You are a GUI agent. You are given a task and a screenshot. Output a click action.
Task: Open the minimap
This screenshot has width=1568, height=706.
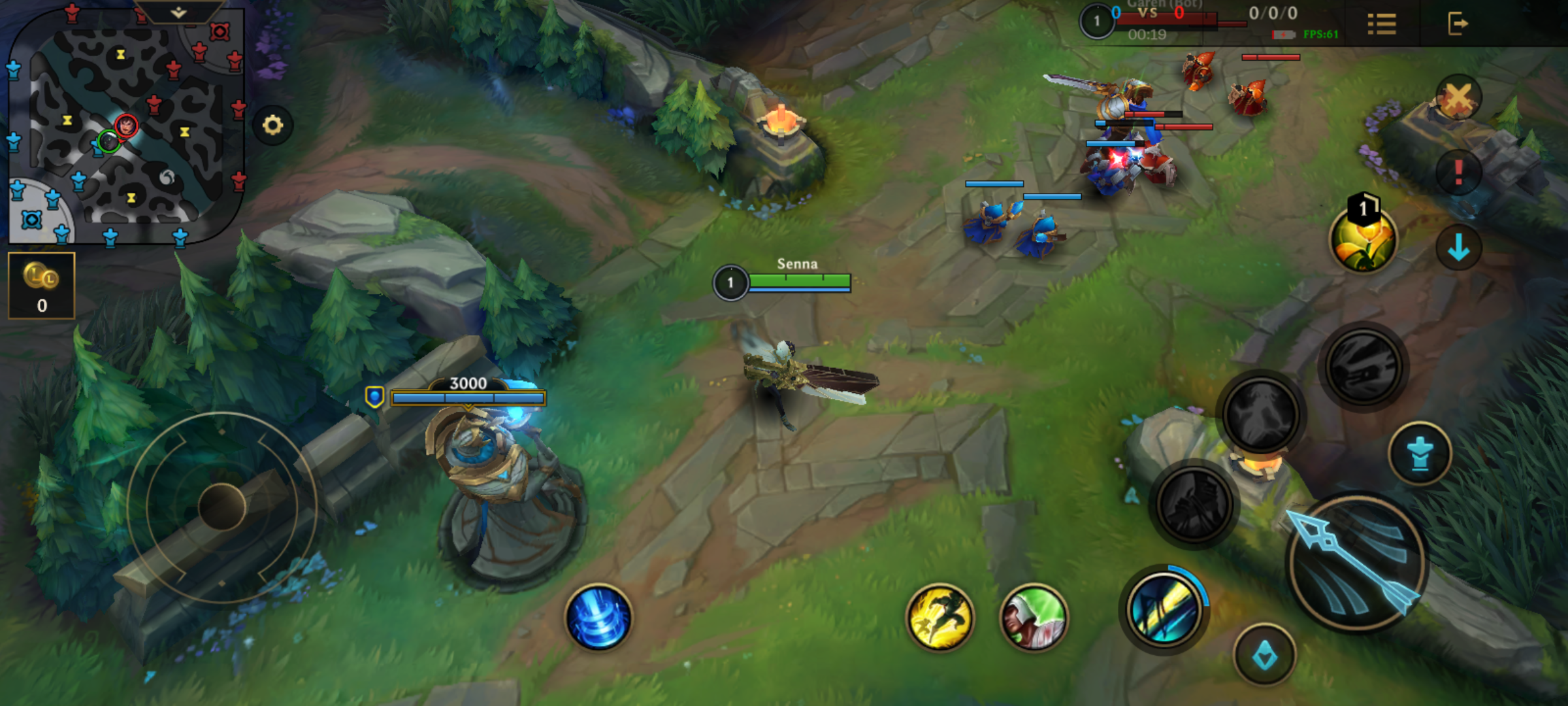pos(124,124)
